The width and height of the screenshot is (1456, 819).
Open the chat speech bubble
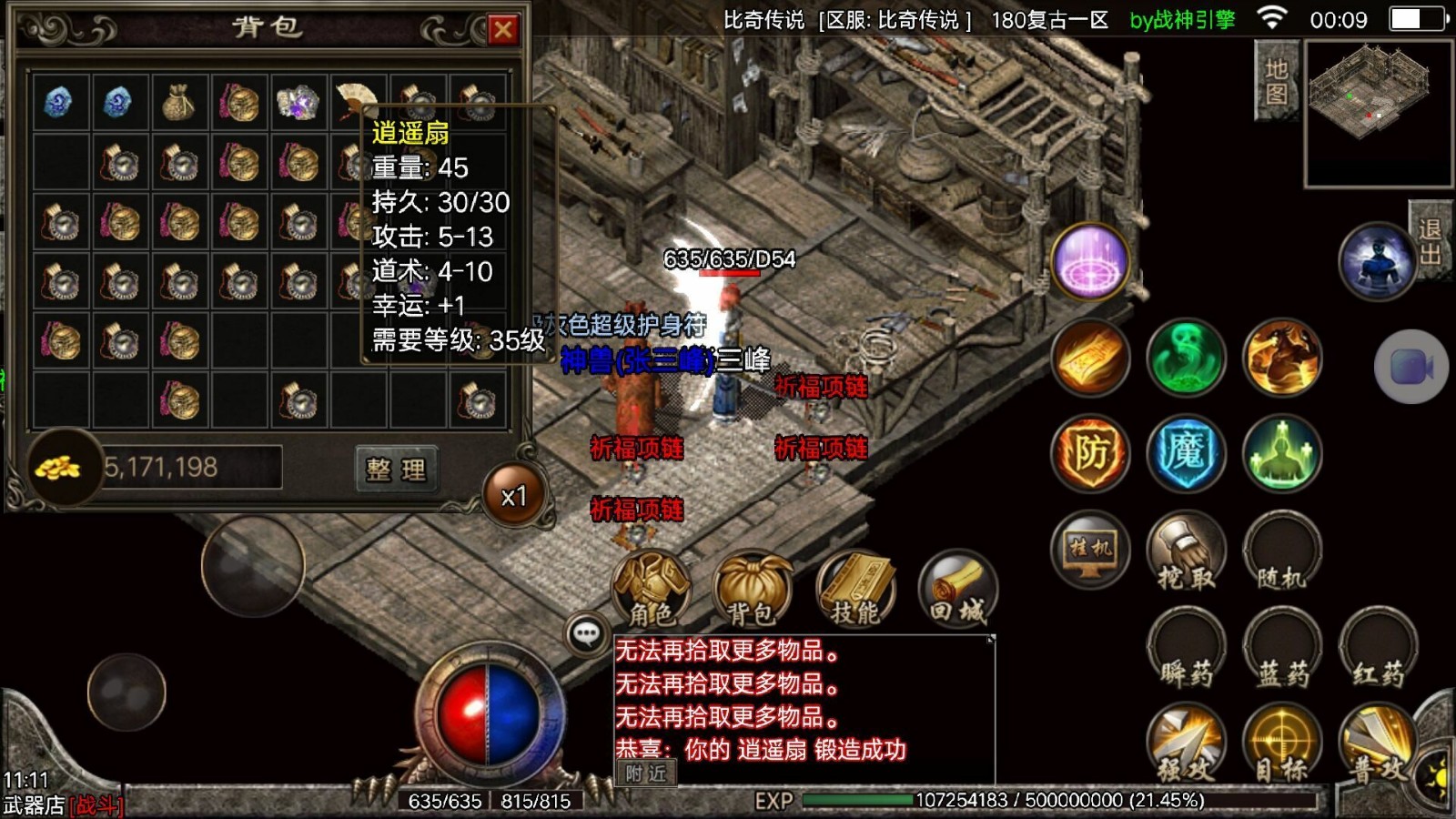coord(586,632)
